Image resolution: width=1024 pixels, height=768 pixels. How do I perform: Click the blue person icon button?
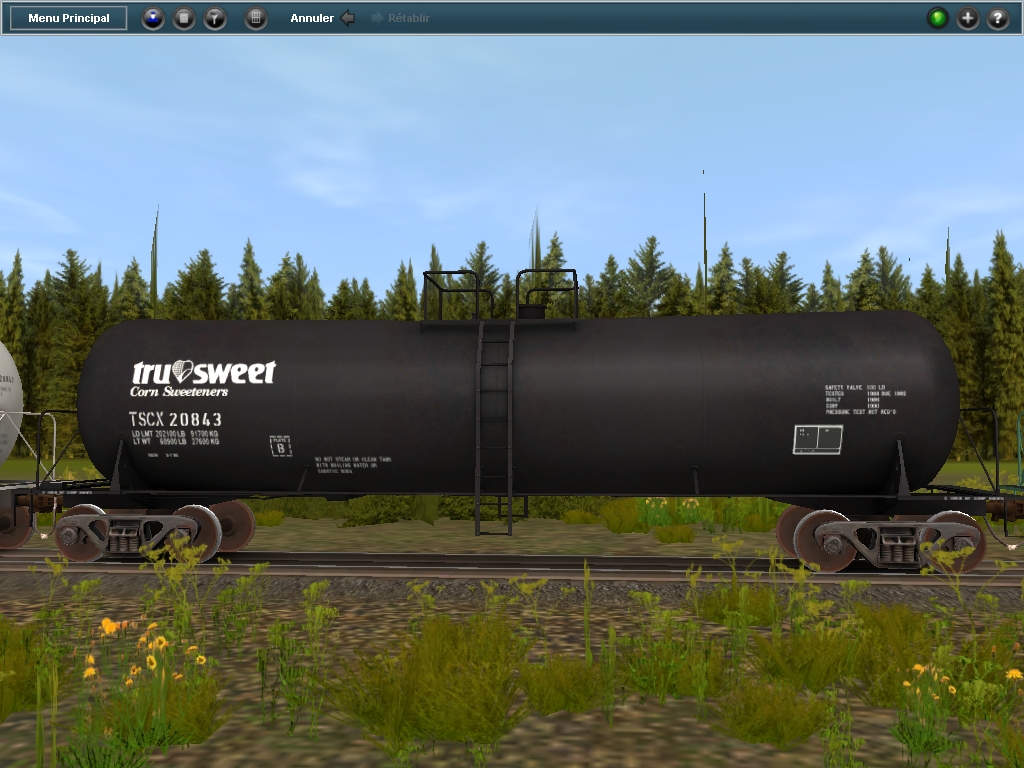152,18
